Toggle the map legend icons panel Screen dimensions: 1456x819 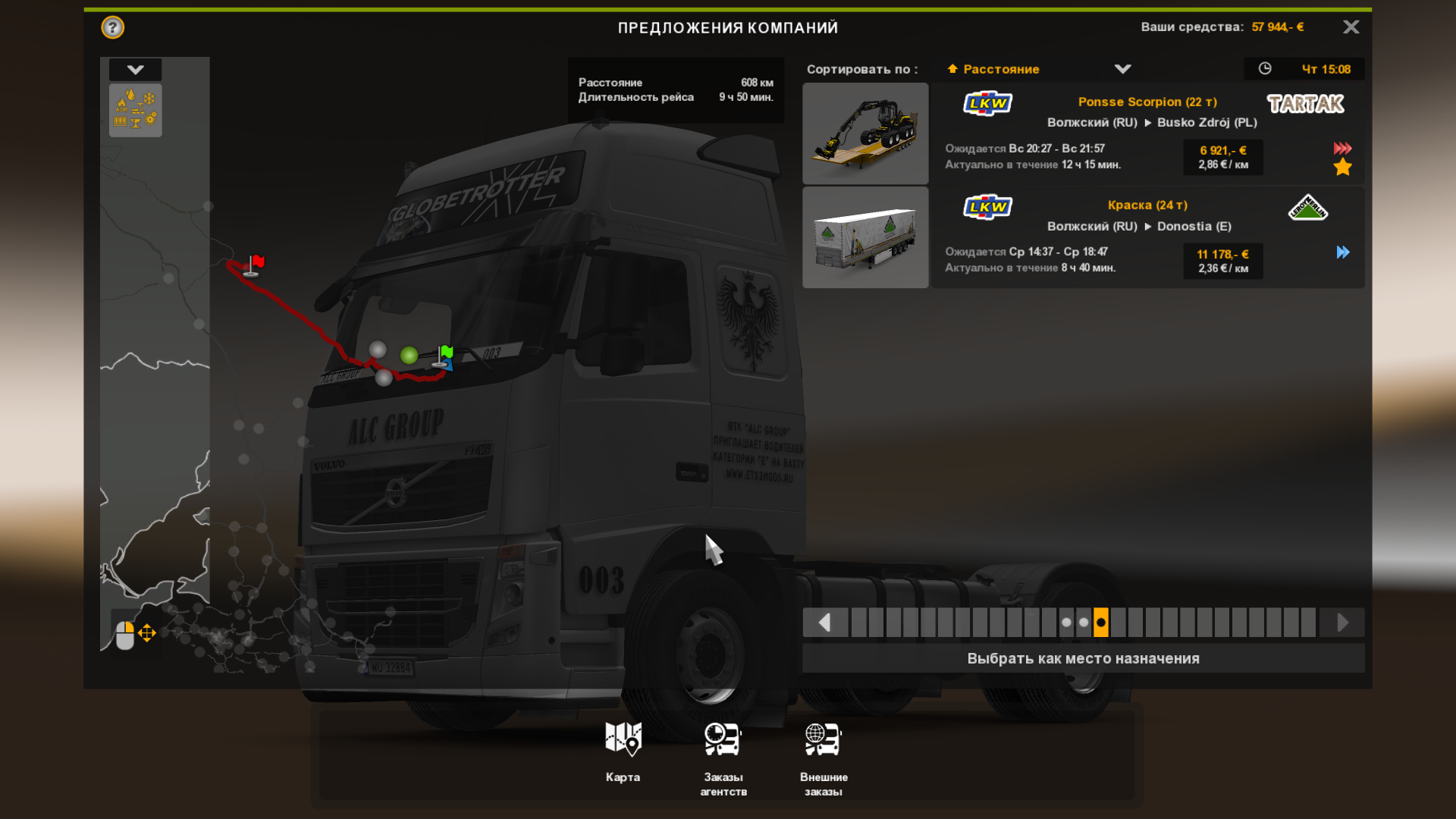pos(135,110)
